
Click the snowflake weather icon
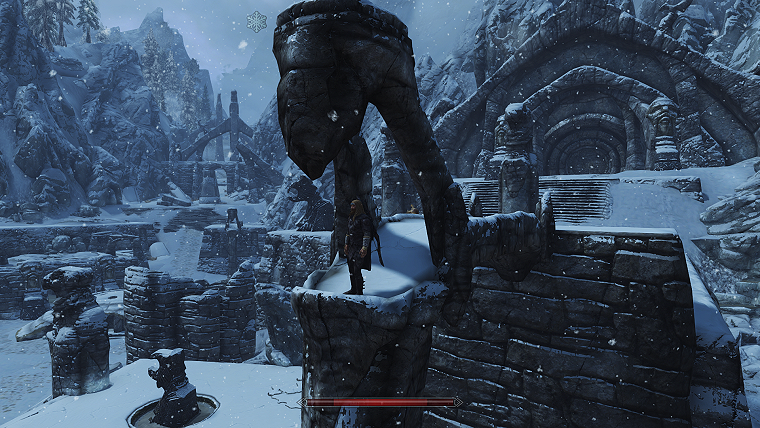pos(257,21)
